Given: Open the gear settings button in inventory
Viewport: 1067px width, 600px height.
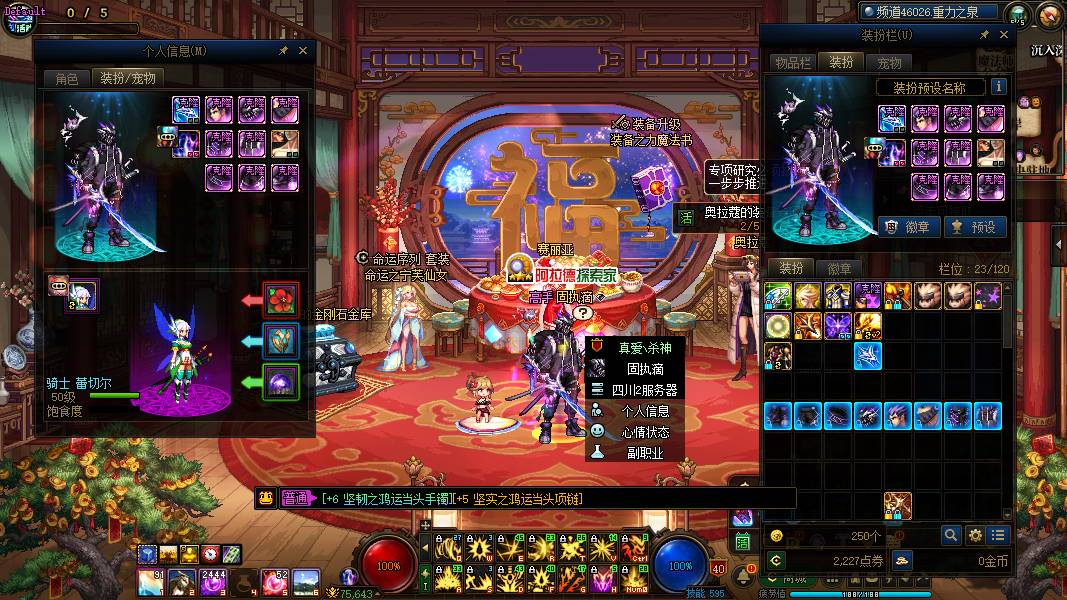Looking at the screenshot, I should pos(974,535).
